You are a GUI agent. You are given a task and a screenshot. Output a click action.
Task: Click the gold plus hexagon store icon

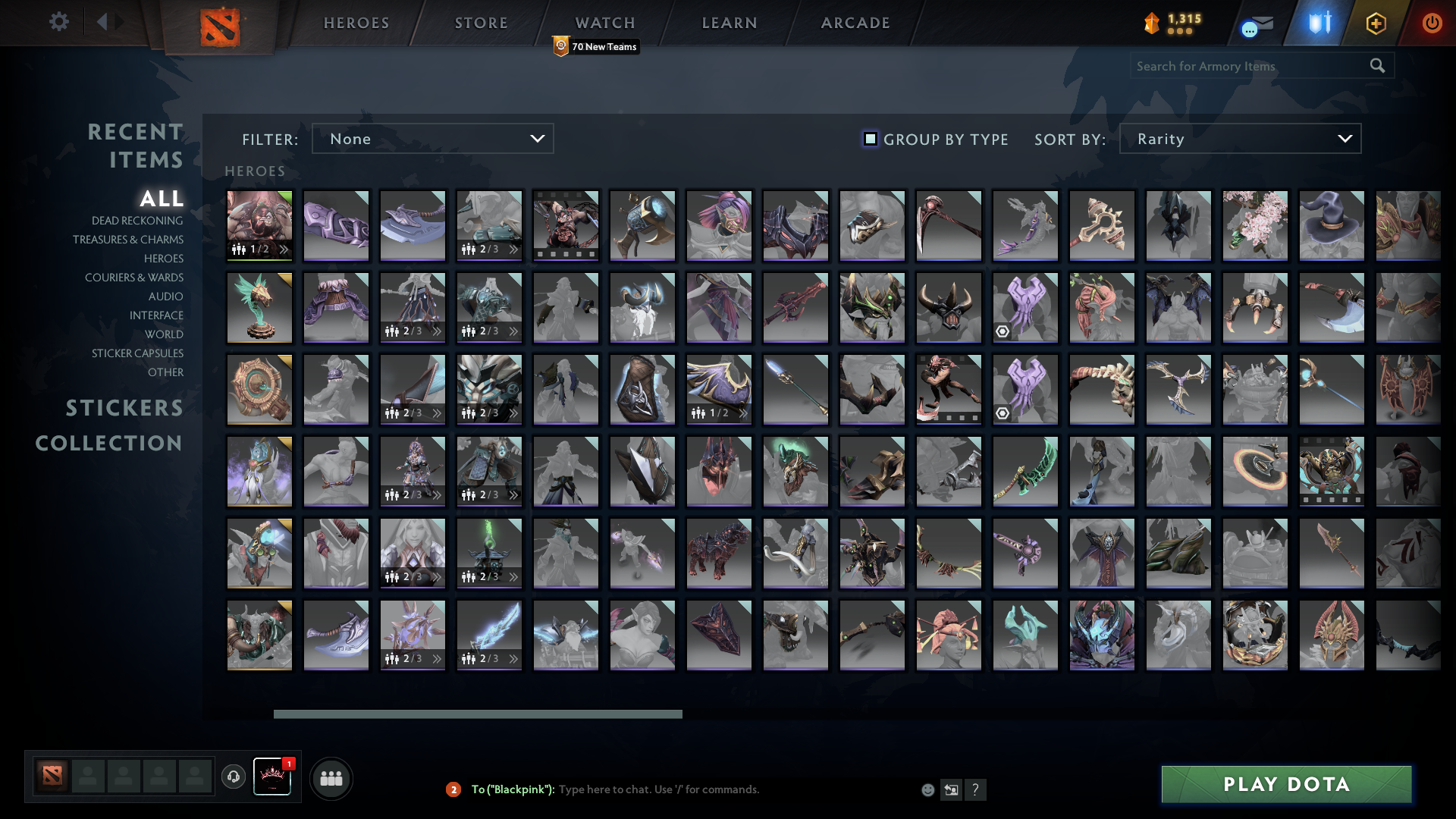pyautogui.click(x=1376, y=24)
